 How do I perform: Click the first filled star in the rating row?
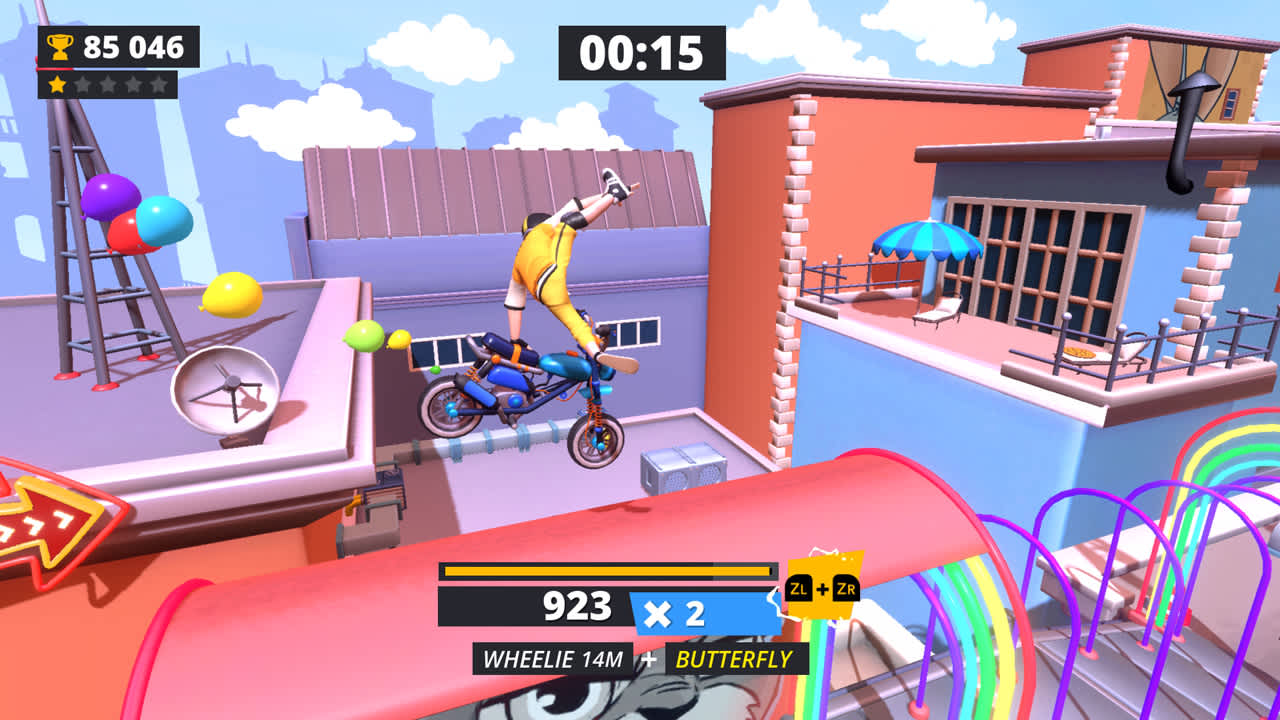[x=56, y=84]
